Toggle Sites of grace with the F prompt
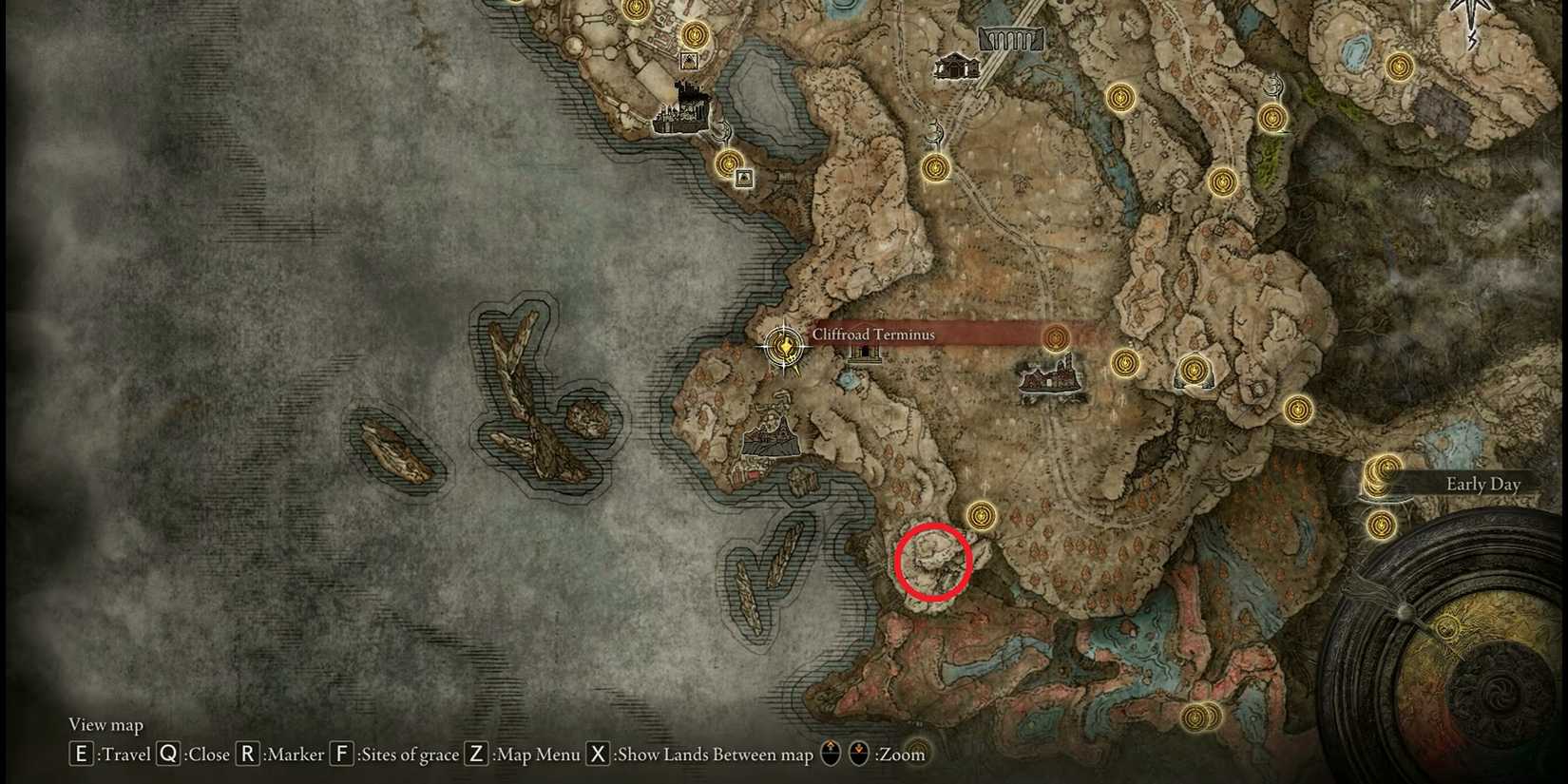The height and width of the screenshot is (784, 1568). click(x=344, y=754)
